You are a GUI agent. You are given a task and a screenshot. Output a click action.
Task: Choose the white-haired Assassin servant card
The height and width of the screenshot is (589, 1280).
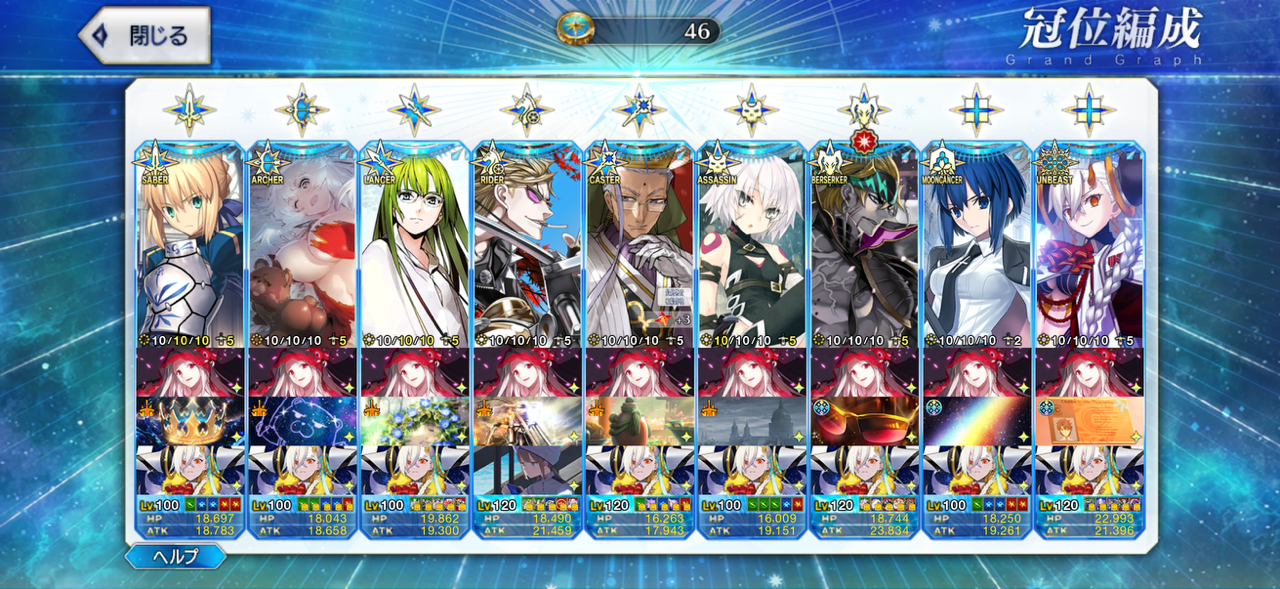(751, 245)
